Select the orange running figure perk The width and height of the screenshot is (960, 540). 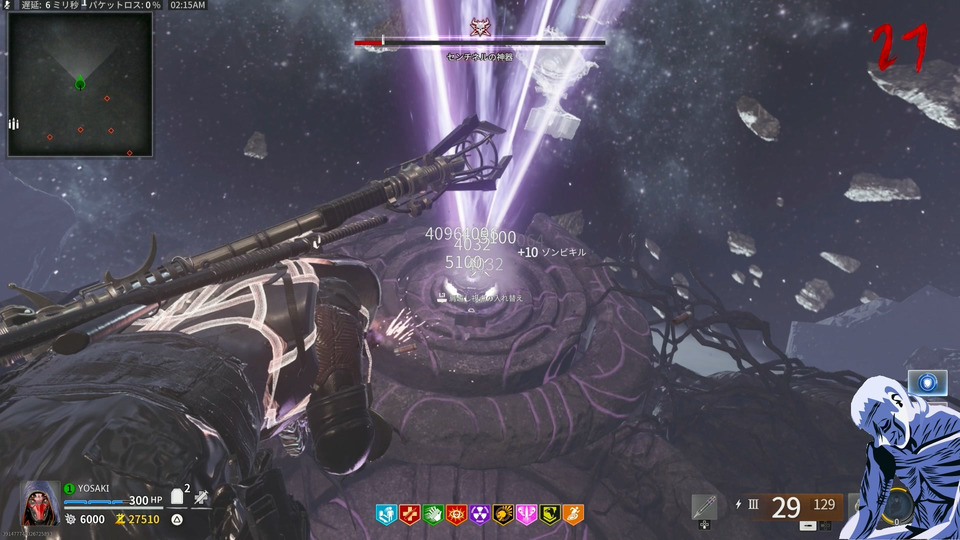(x=573, y=516)
